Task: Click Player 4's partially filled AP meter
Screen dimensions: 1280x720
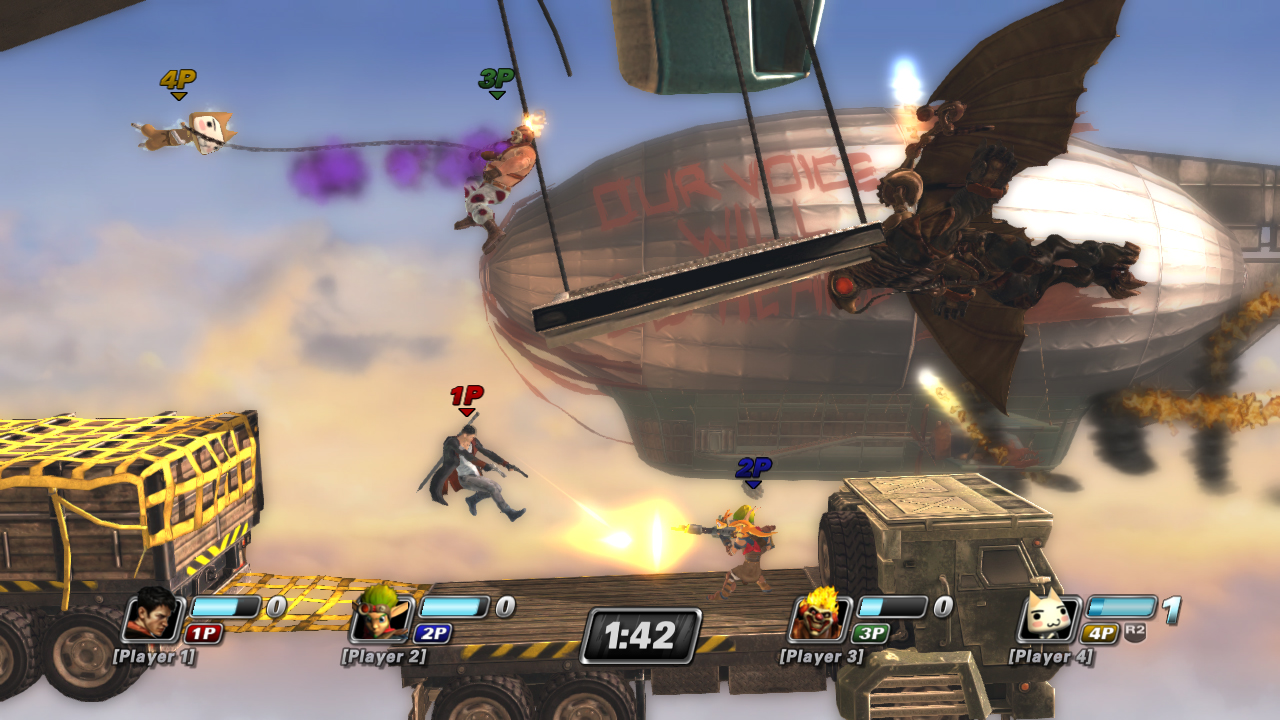Action: [1120, 604]
